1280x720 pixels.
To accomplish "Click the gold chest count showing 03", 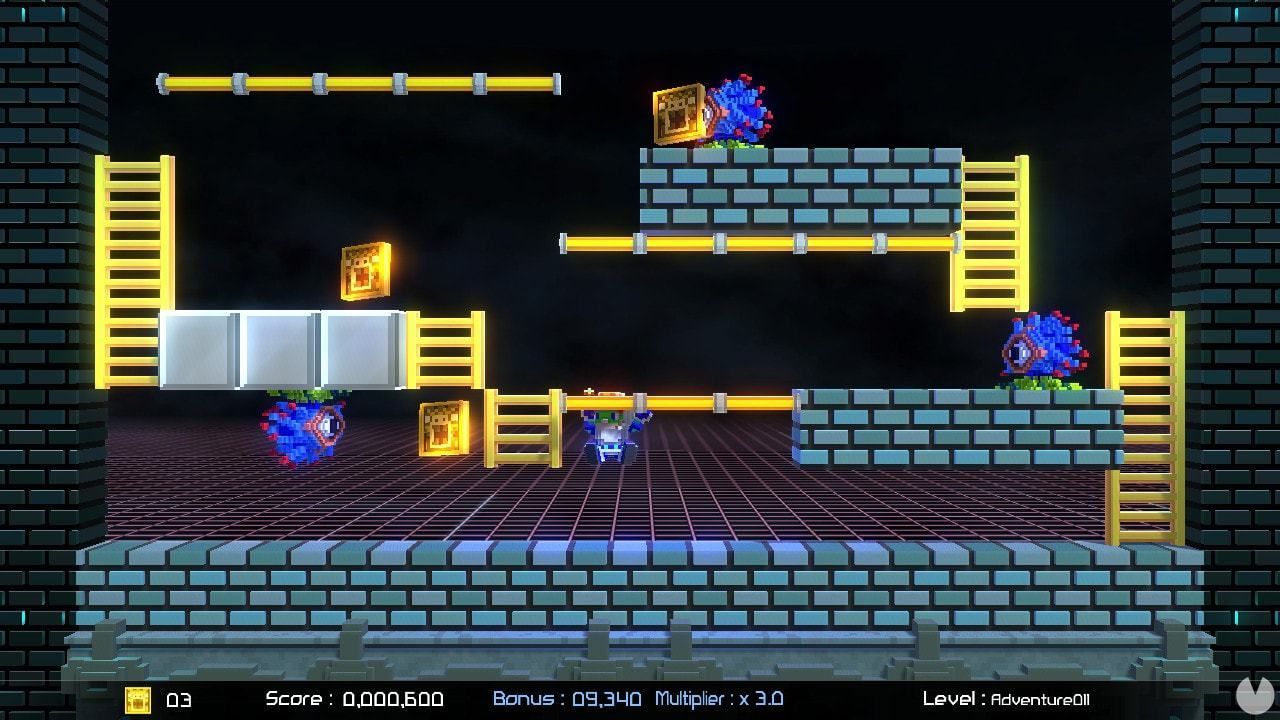I will (176, 700).
